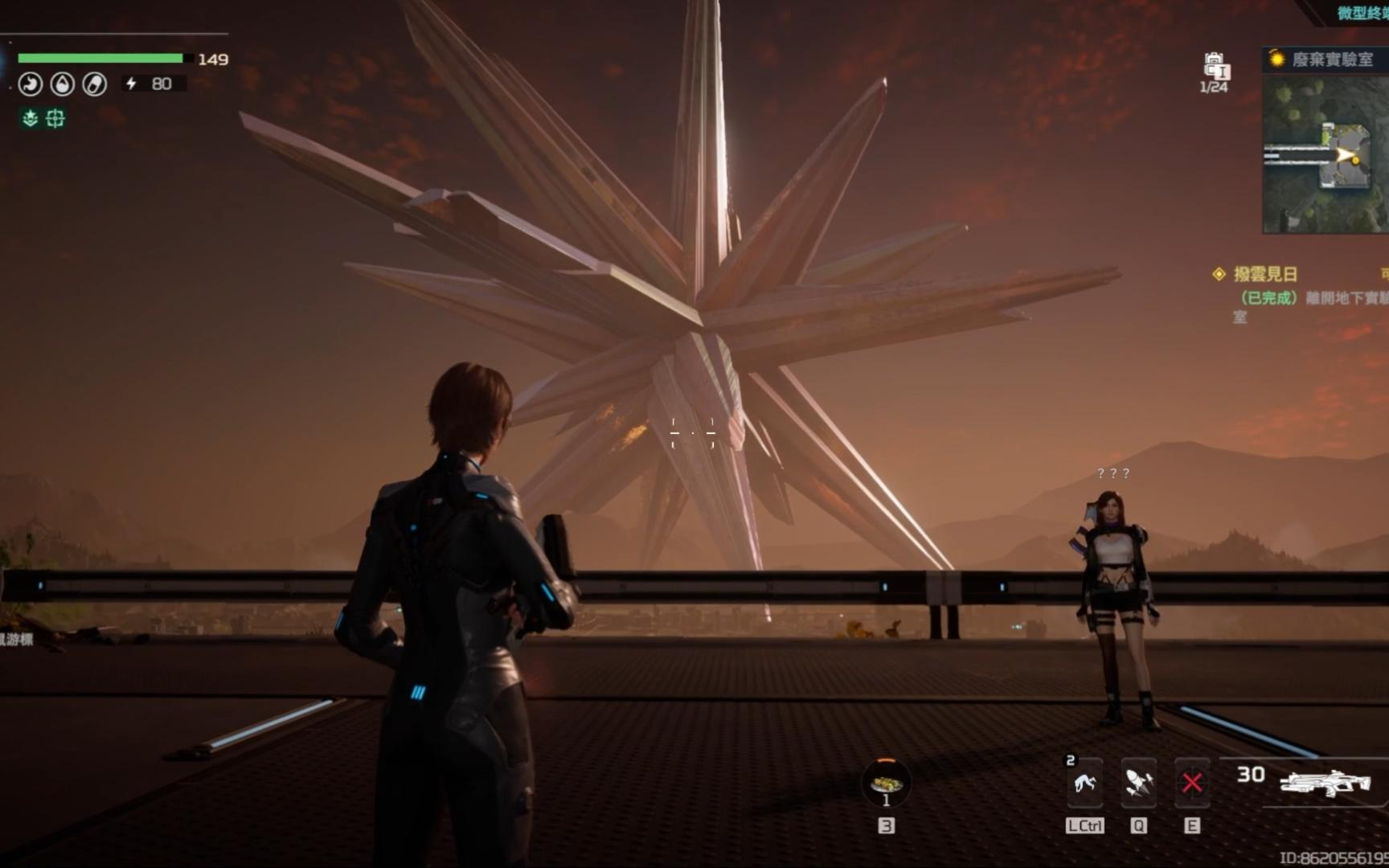Click the thirst water drop icon
The height and width of the screenshot is (868, 1389).
[x=63, y=84]
